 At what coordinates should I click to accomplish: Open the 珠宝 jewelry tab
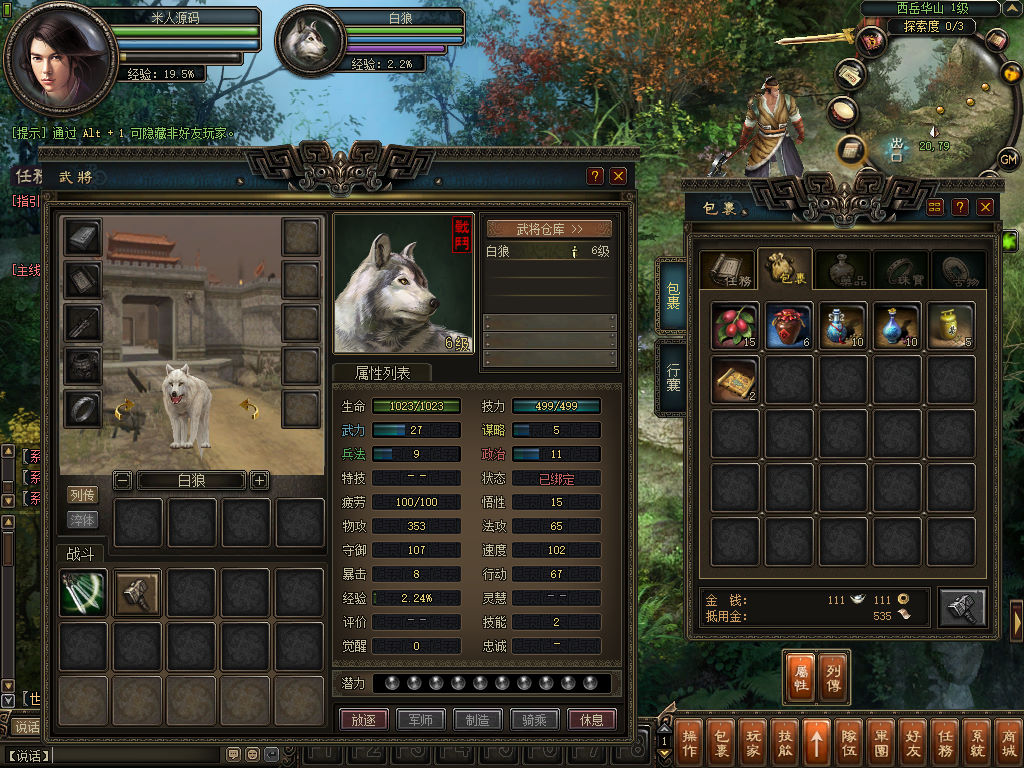[x=900, y=270]
